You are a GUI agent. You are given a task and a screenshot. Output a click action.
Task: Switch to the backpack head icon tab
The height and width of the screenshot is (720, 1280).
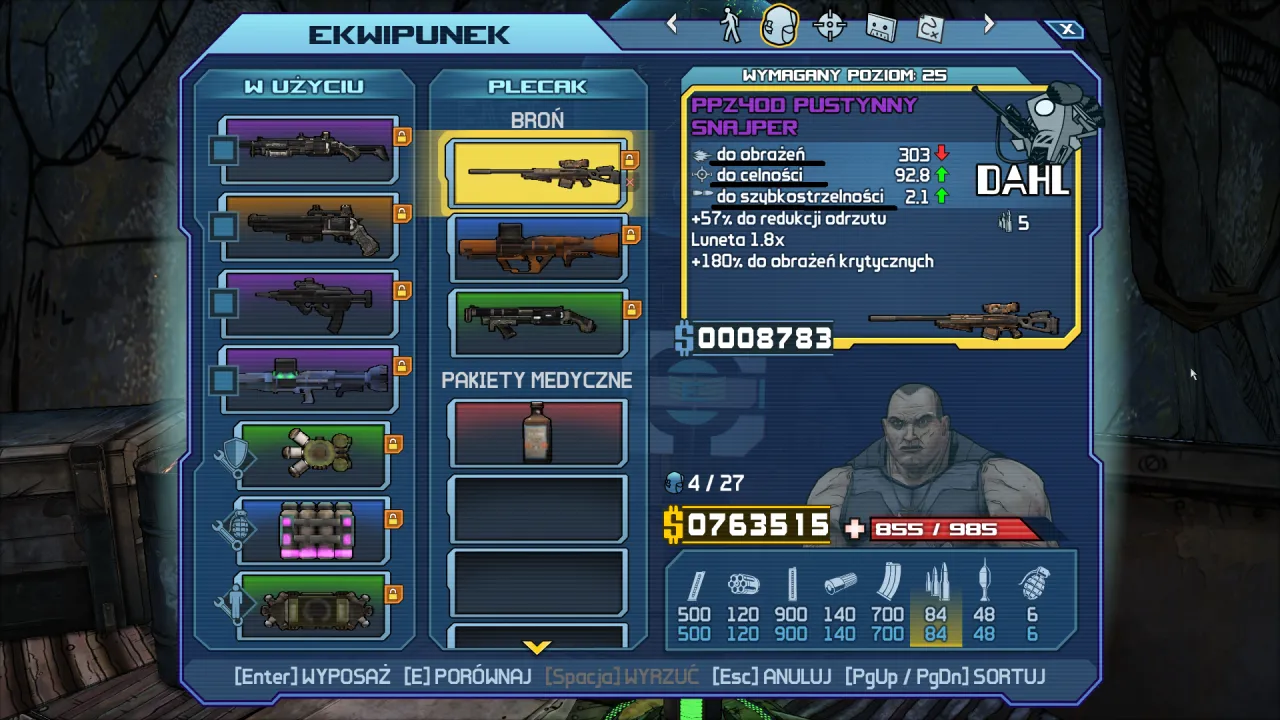point(778,24)
